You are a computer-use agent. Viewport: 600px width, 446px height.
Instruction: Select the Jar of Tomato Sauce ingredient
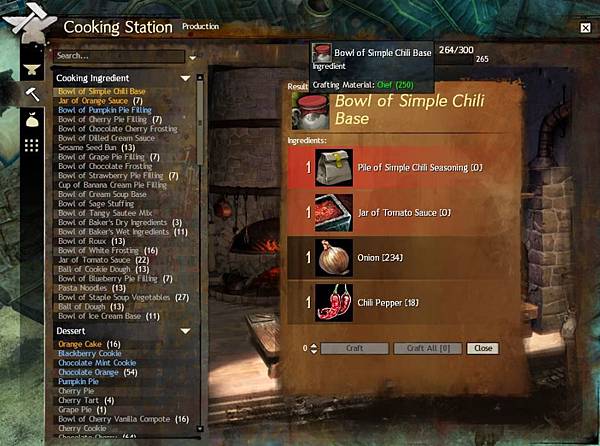tap(335, 212)
